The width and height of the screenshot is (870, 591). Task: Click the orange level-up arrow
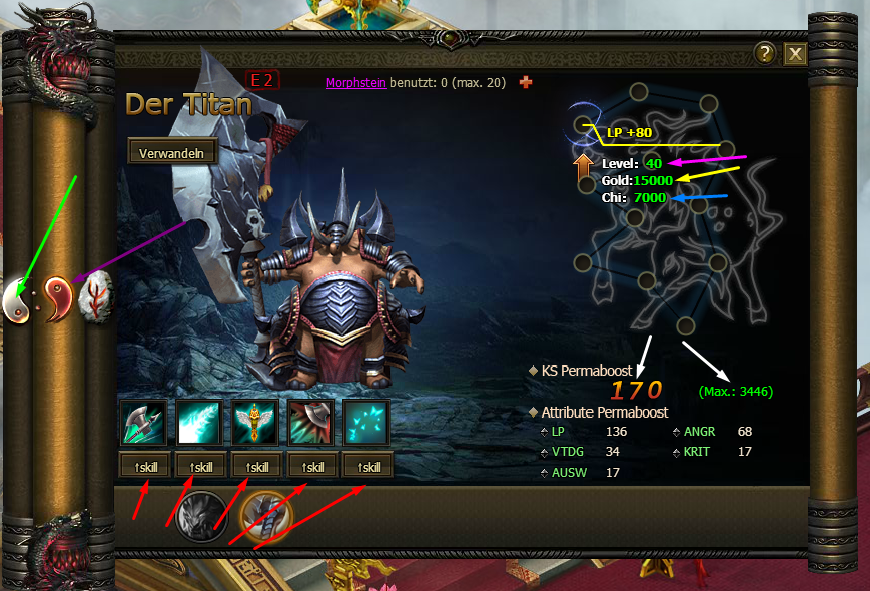coord(585,170)
